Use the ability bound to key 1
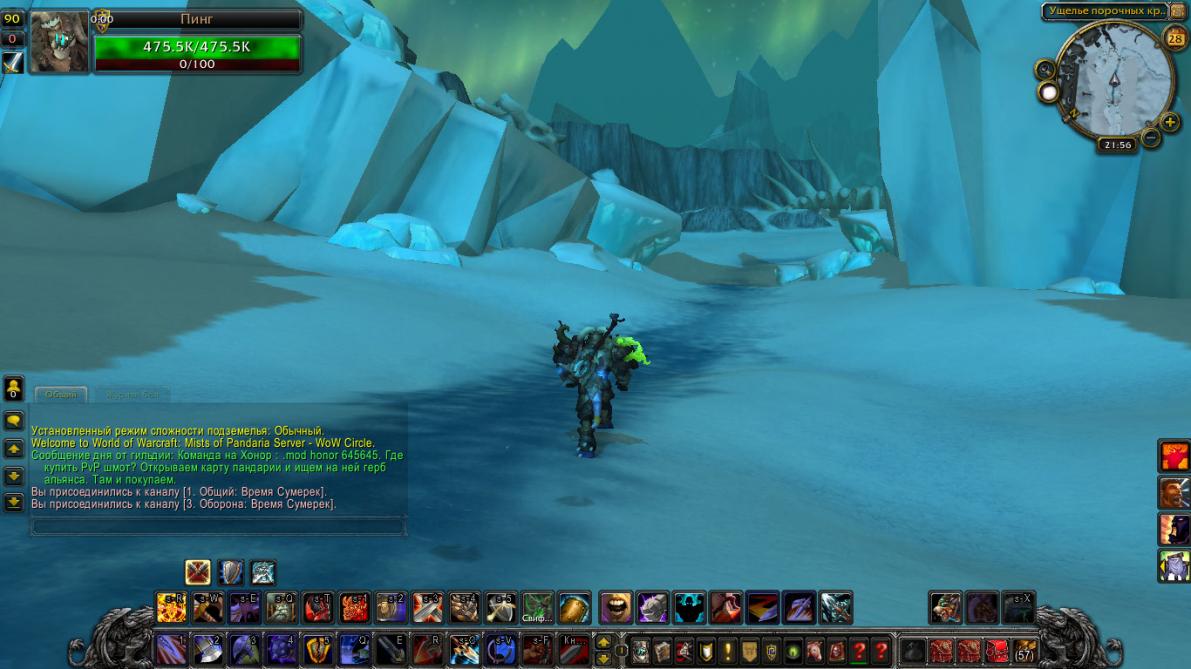 [x=172, y=648]
